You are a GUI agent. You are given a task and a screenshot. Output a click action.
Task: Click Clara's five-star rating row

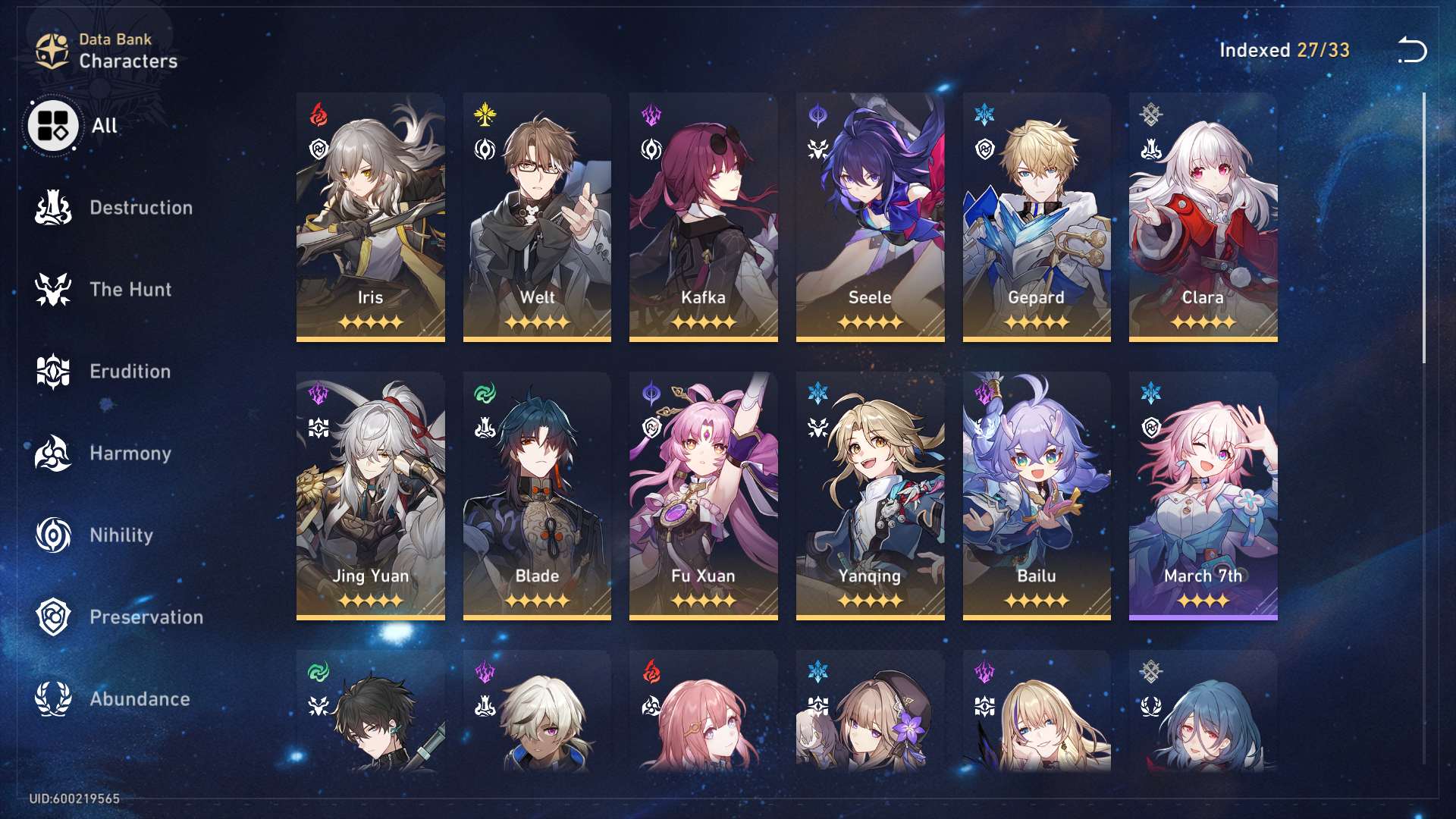[x=1203, y=322]
